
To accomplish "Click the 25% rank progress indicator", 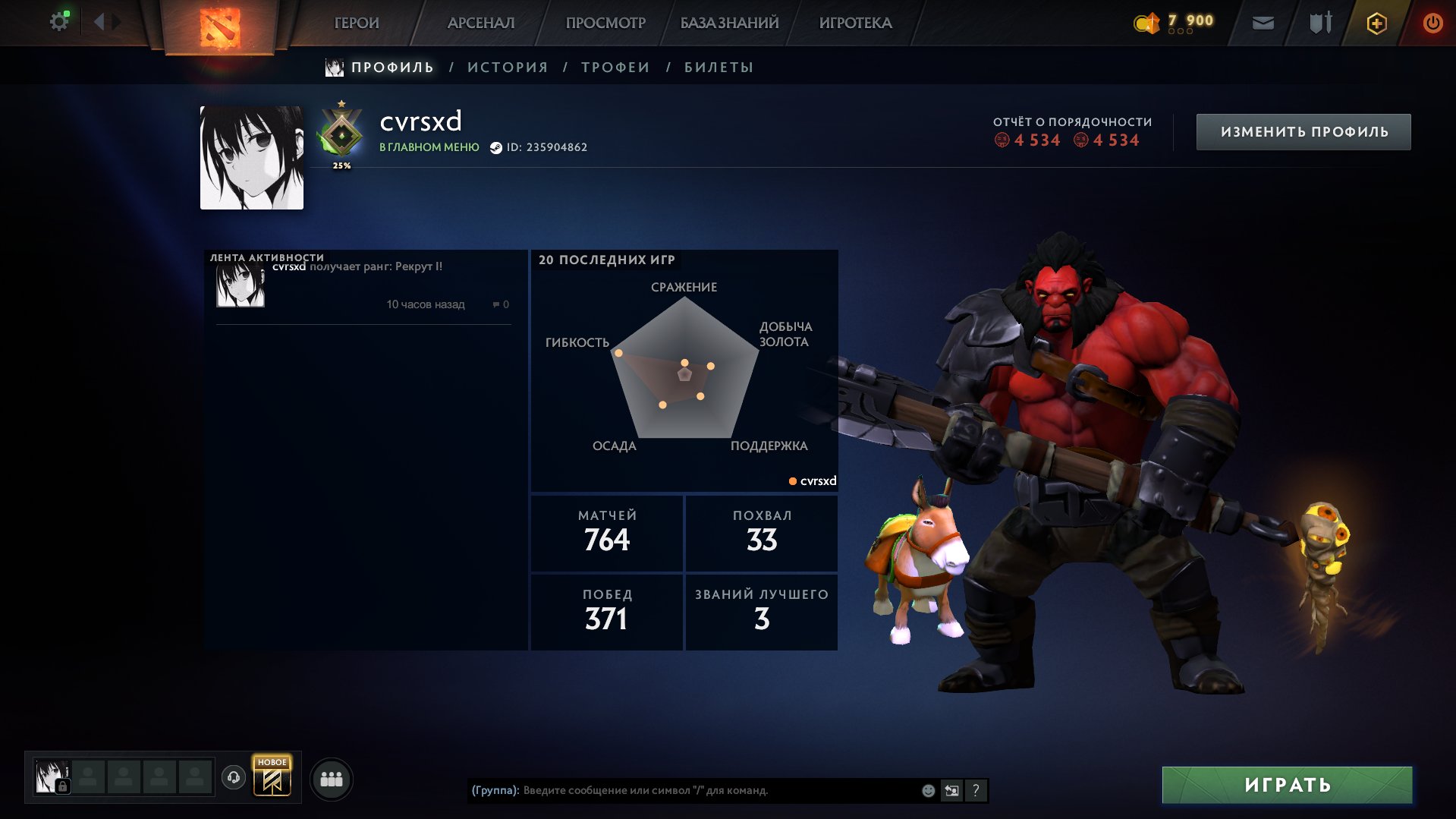I will [x=343, y=164].
